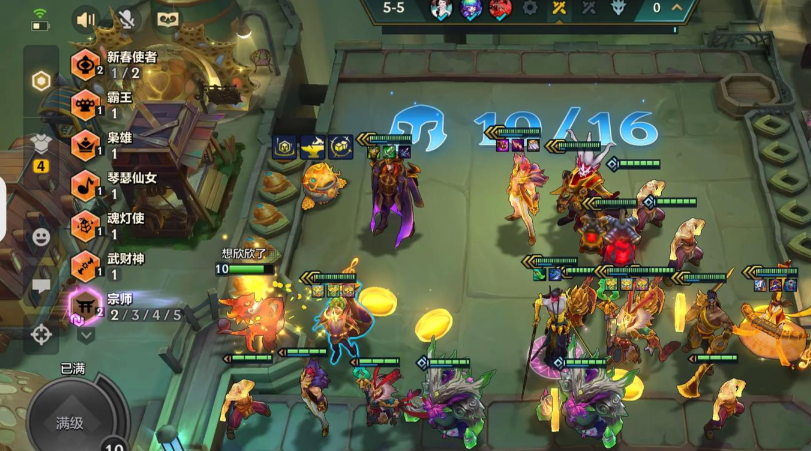The width and height of the screenshot is (811, 451).
Task: Select the gear stage icon in the round tracker
Action: tap(528, 8)
